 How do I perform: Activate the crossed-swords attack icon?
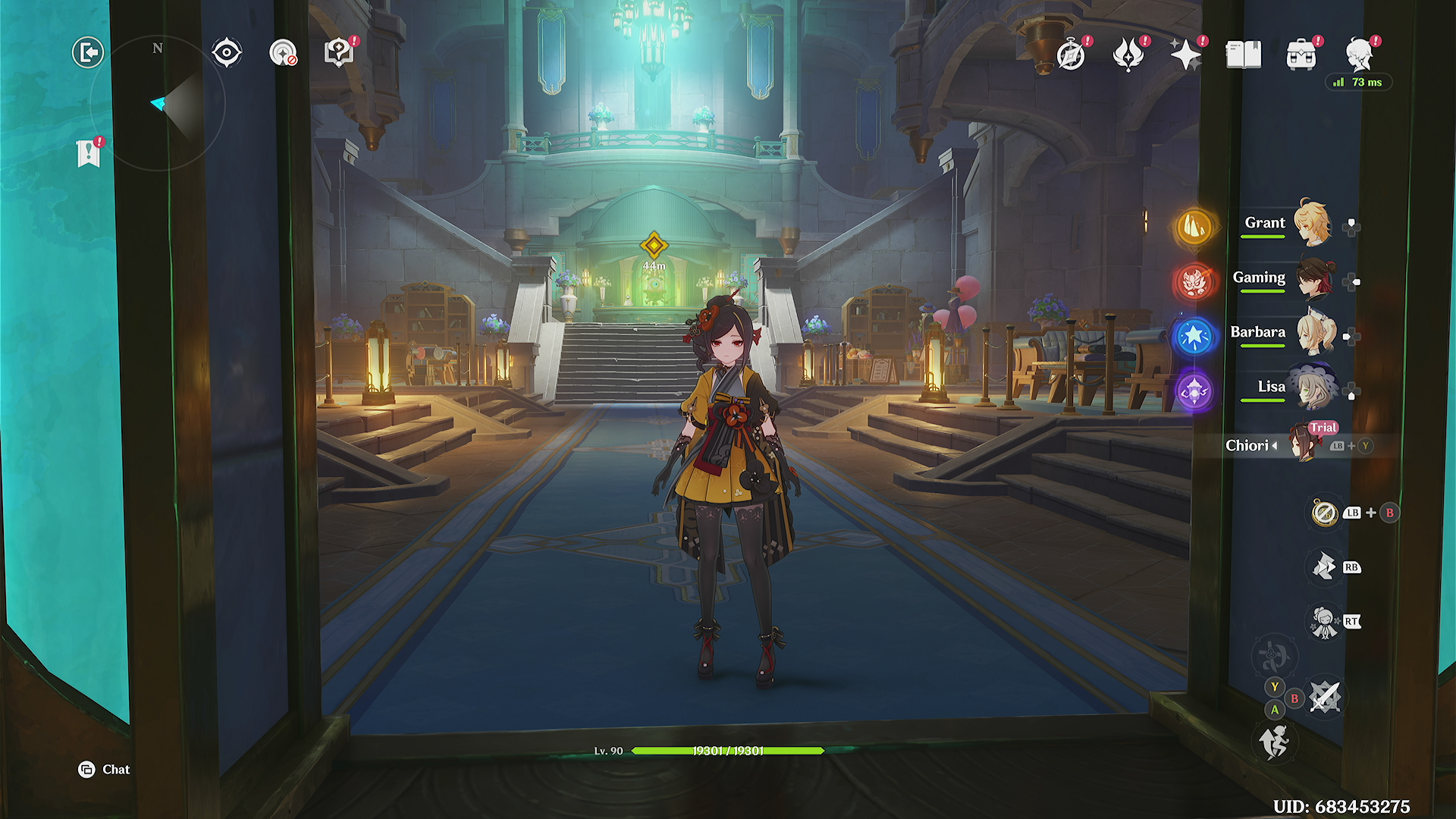pos(1325,697)
